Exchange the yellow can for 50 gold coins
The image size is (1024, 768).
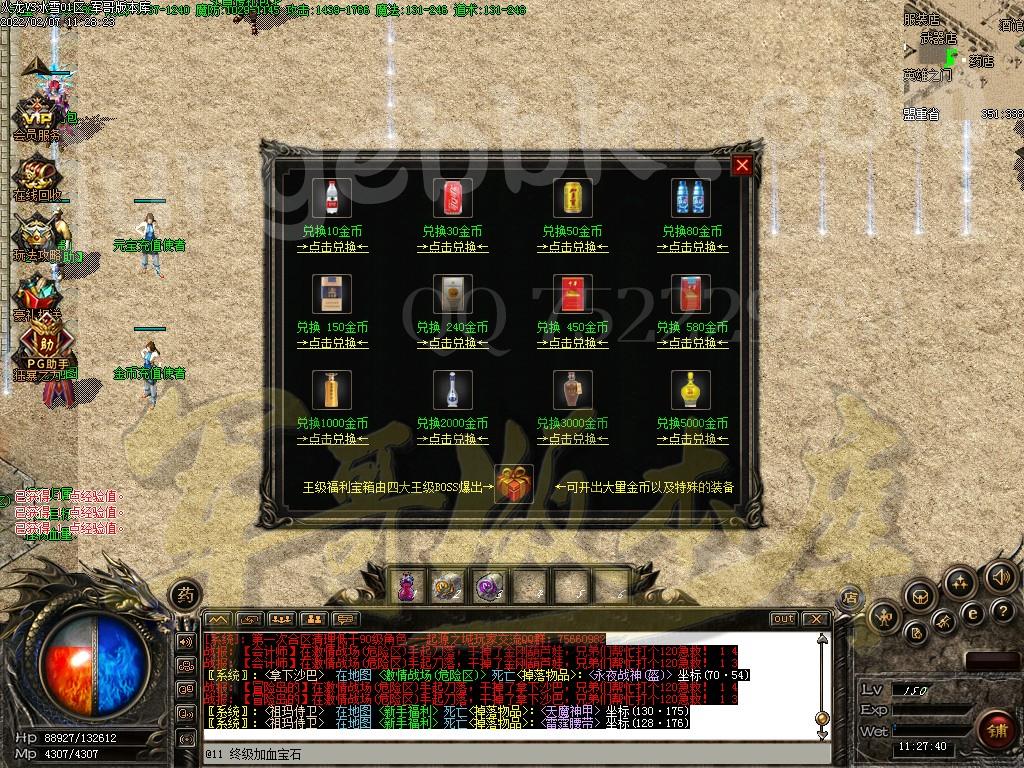pos(572,247)
